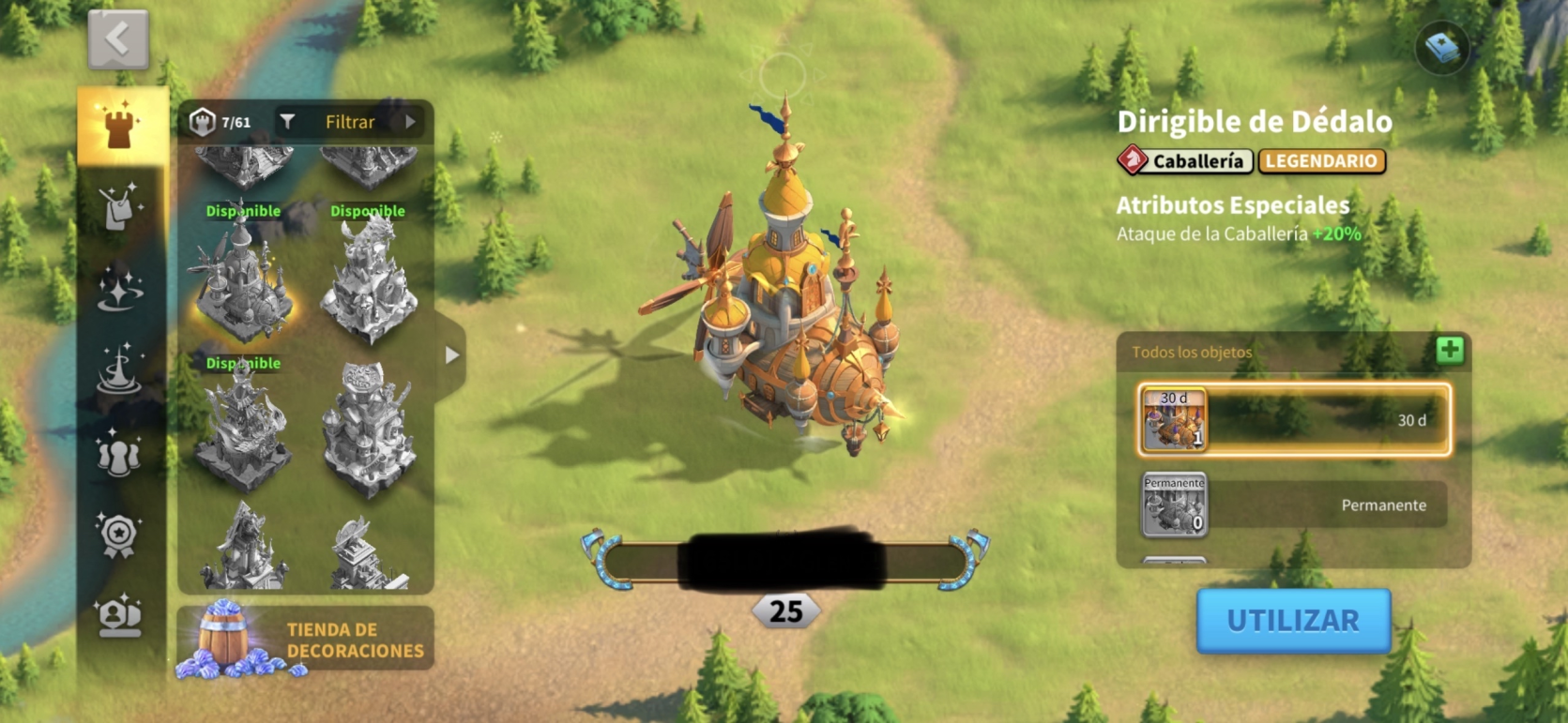Collapse the skin list with side arrow

click(x=451, y=355)
